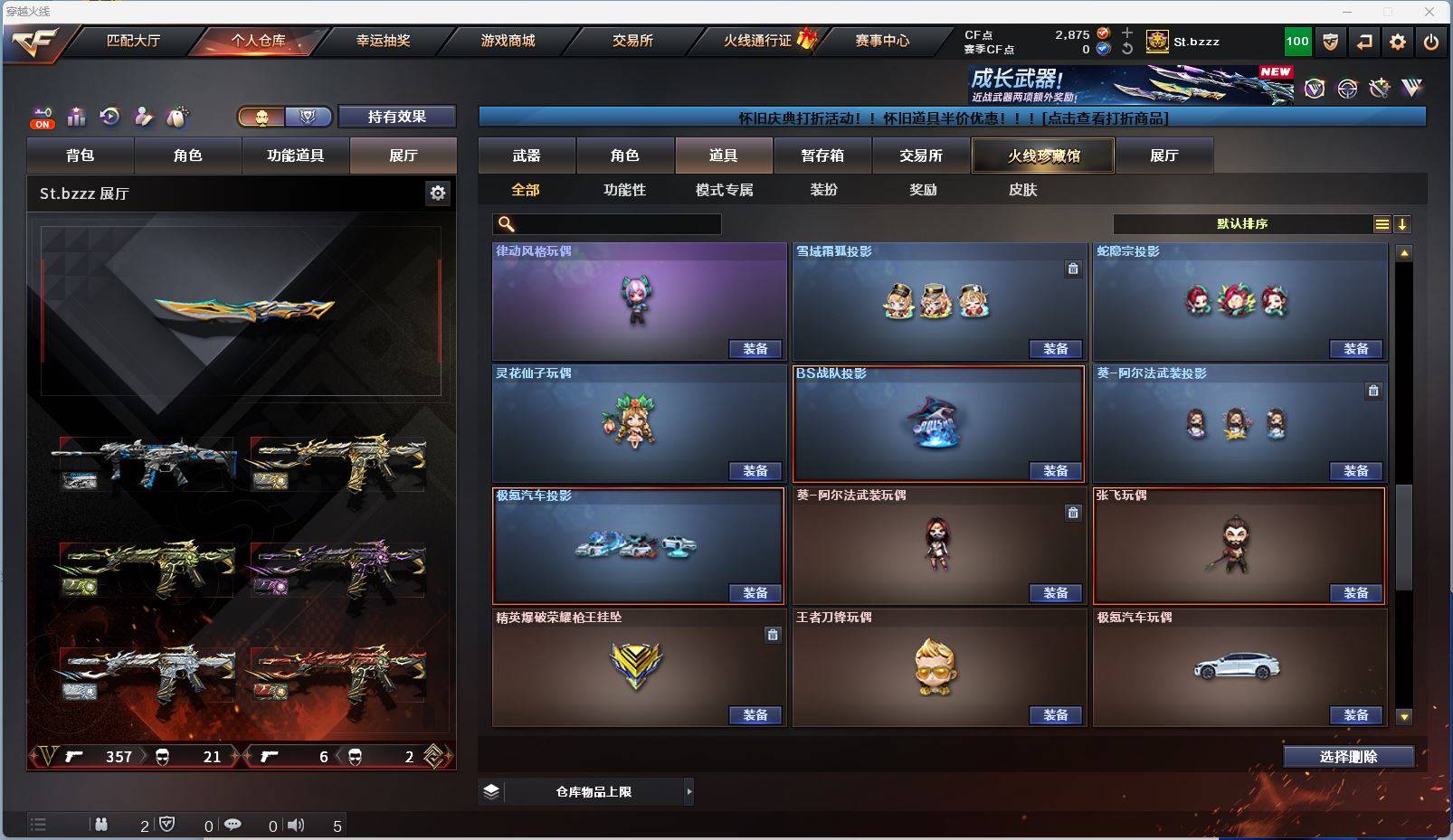
Task: Expand the 仓库物品上限 storage limit panel
Action: [x=689, y=791]
